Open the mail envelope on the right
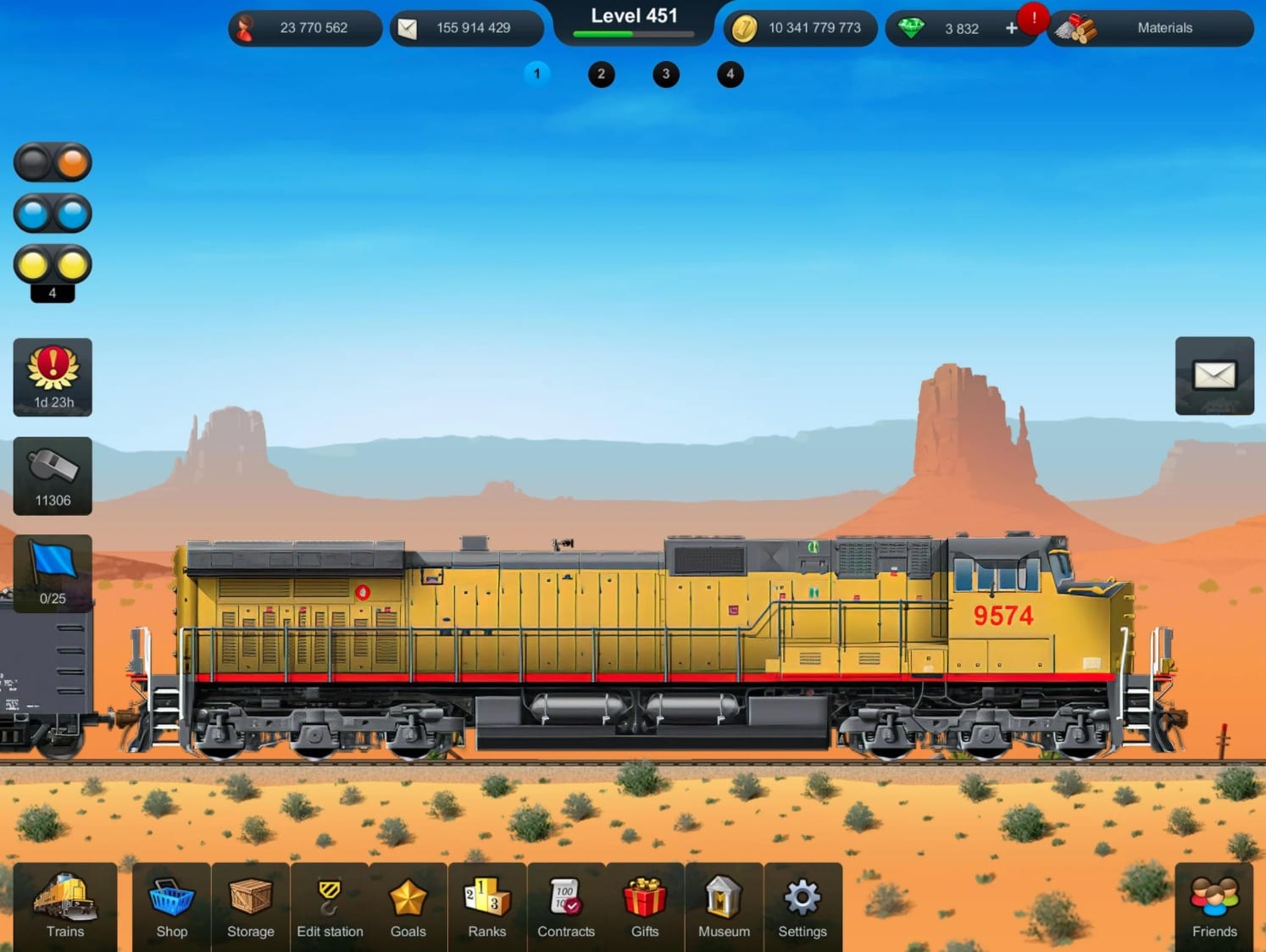Screen dimensions: 1266x952 (x=1214, y=376)
